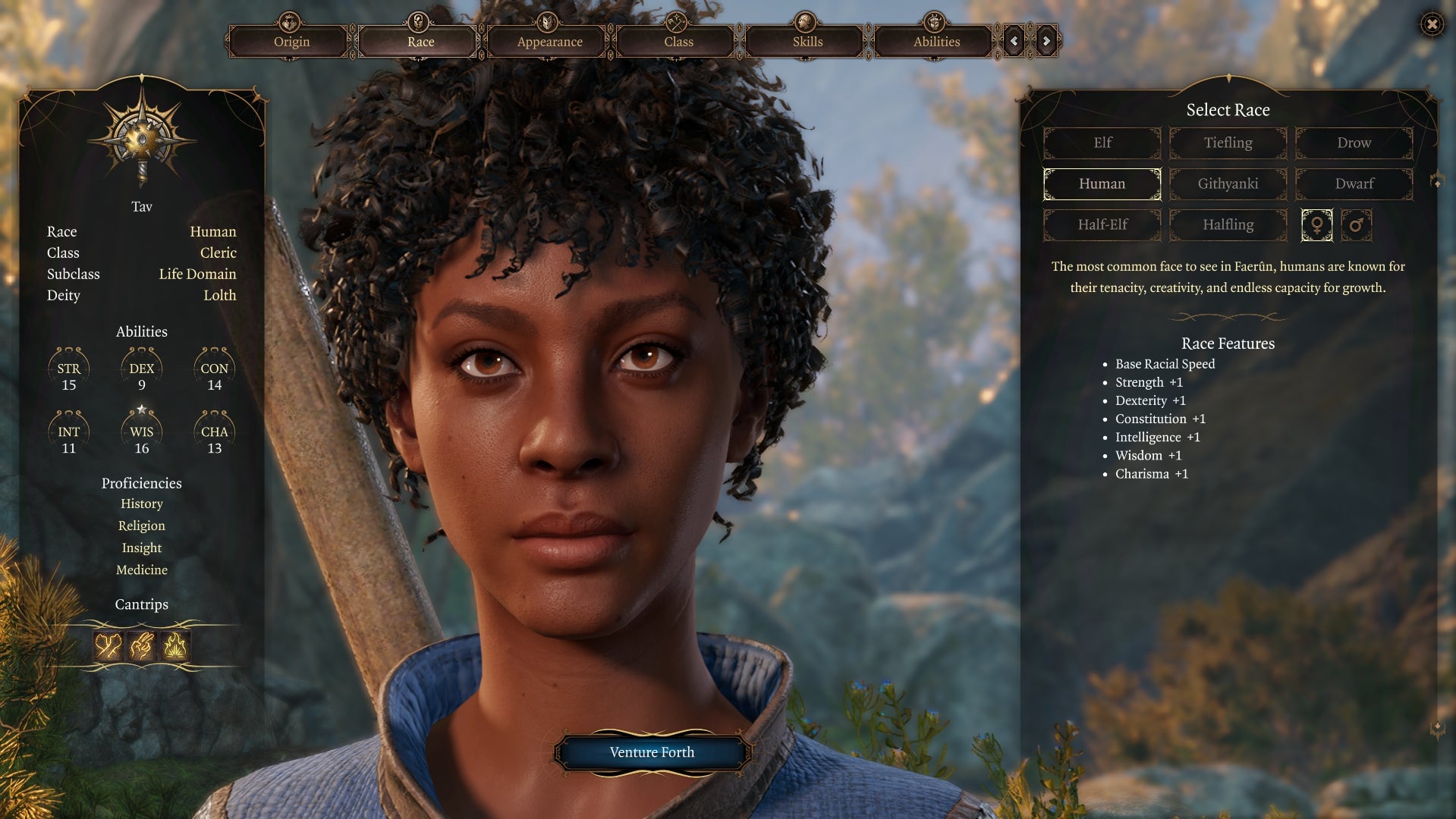The height and width of the screenshot is (819, 1456).
Task: Click the right arrow beside the tab bar
Action: 1045,41
